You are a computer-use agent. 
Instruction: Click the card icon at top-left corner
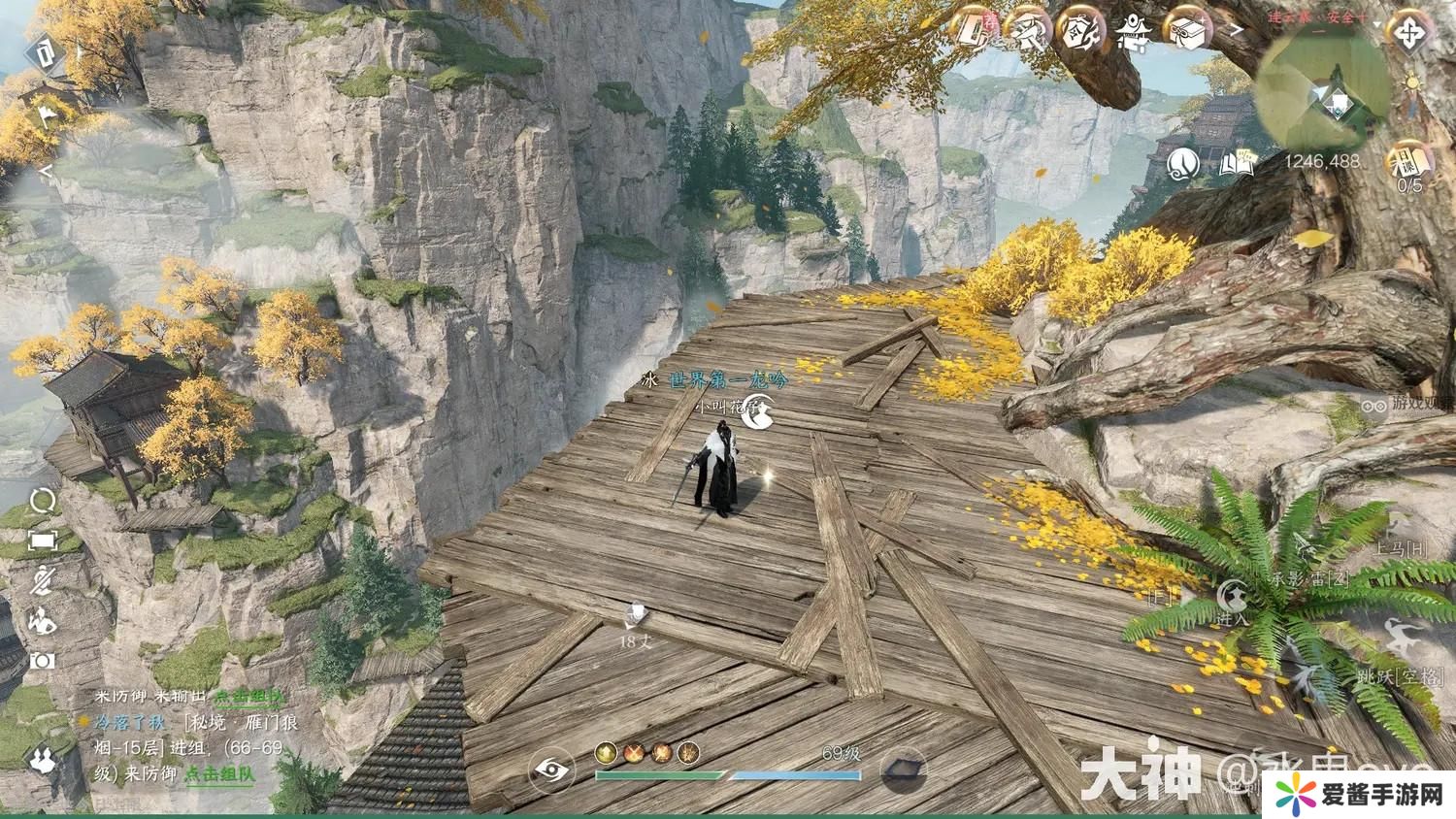46,53
